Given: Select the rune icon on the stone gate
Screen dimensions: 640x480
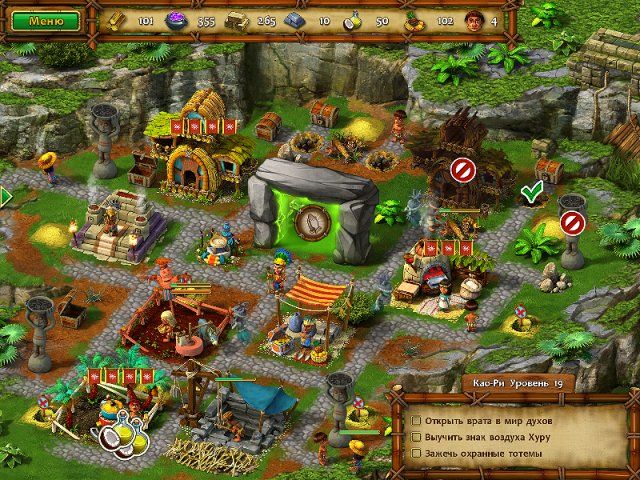Looking at the screenshot, I should pos(313,219).
